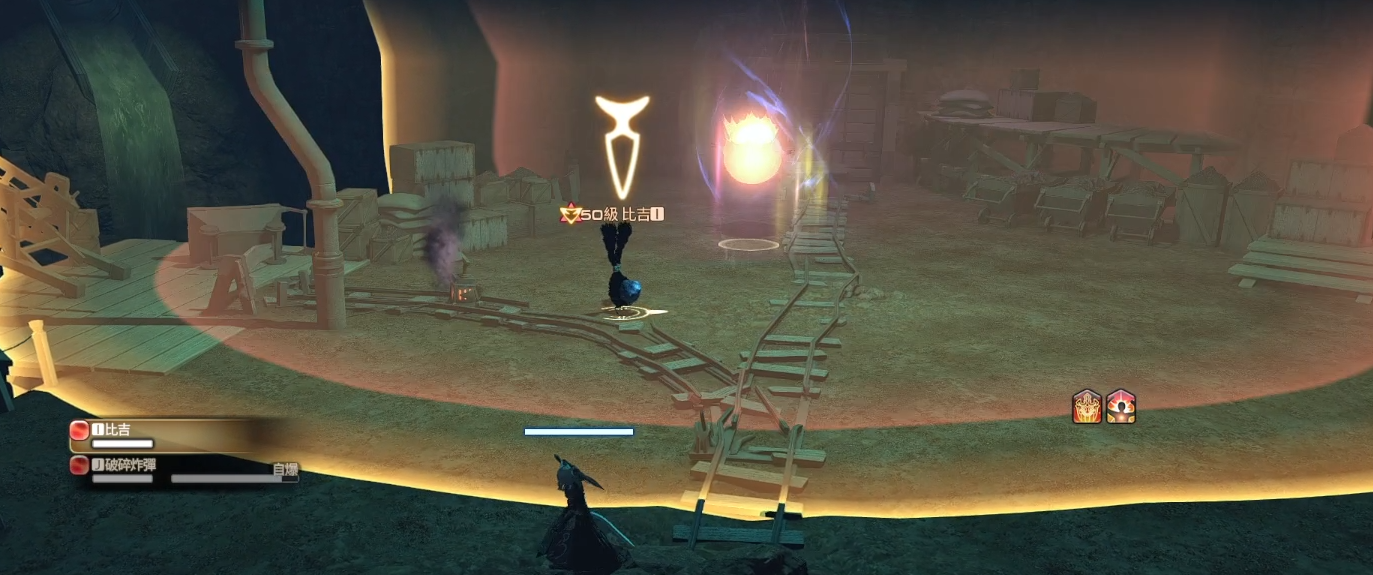
Task: Select 比吉 in the enemy list
Action: click(118, 430)
